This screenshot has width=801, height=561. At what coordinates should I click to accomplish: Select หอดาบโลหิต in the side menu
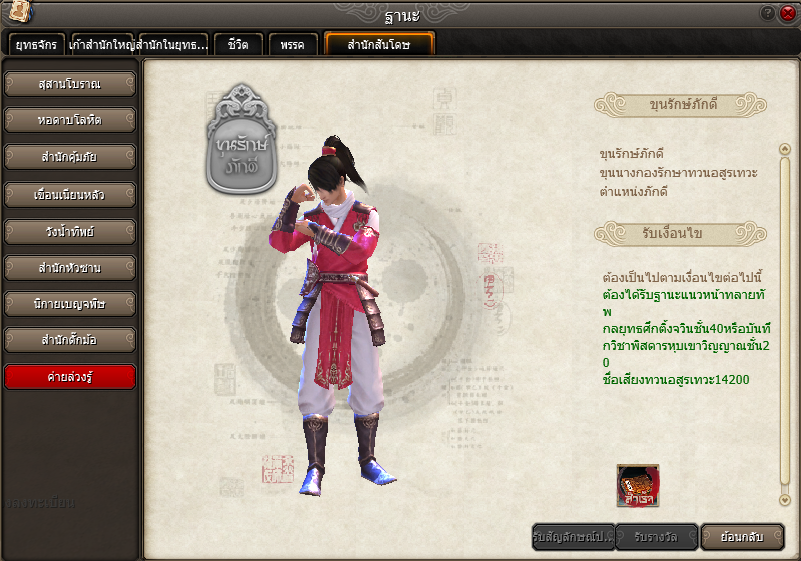click(x=70, y=120)
